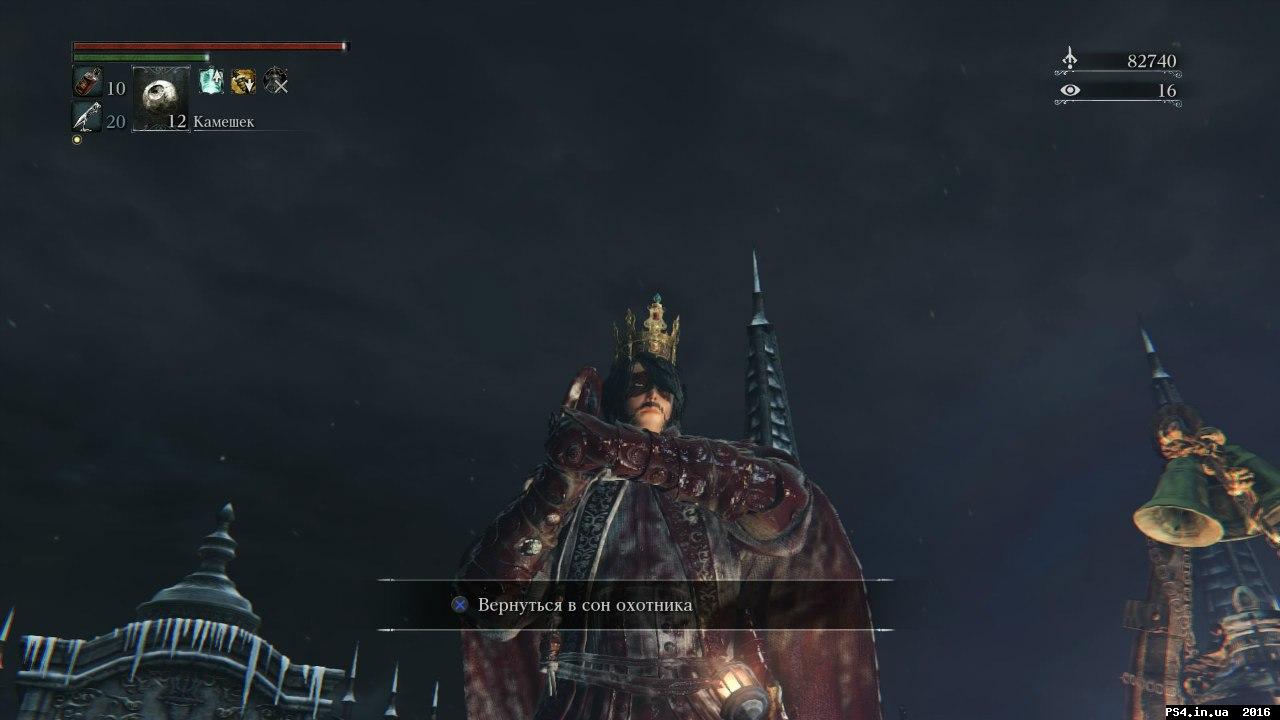Viewport: 1280px width, 720px height.
Task: Select the quicksilver bullet icon
Action: point(87,118)
